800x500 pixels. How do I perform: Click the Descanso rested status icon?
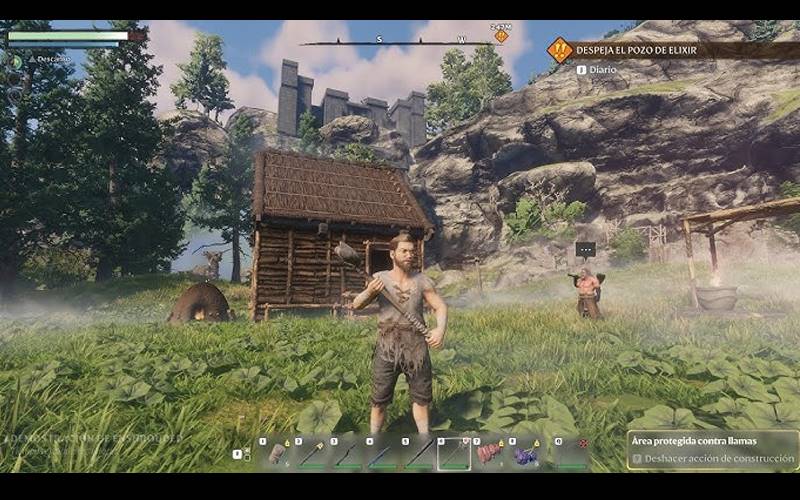click(16, 61)
